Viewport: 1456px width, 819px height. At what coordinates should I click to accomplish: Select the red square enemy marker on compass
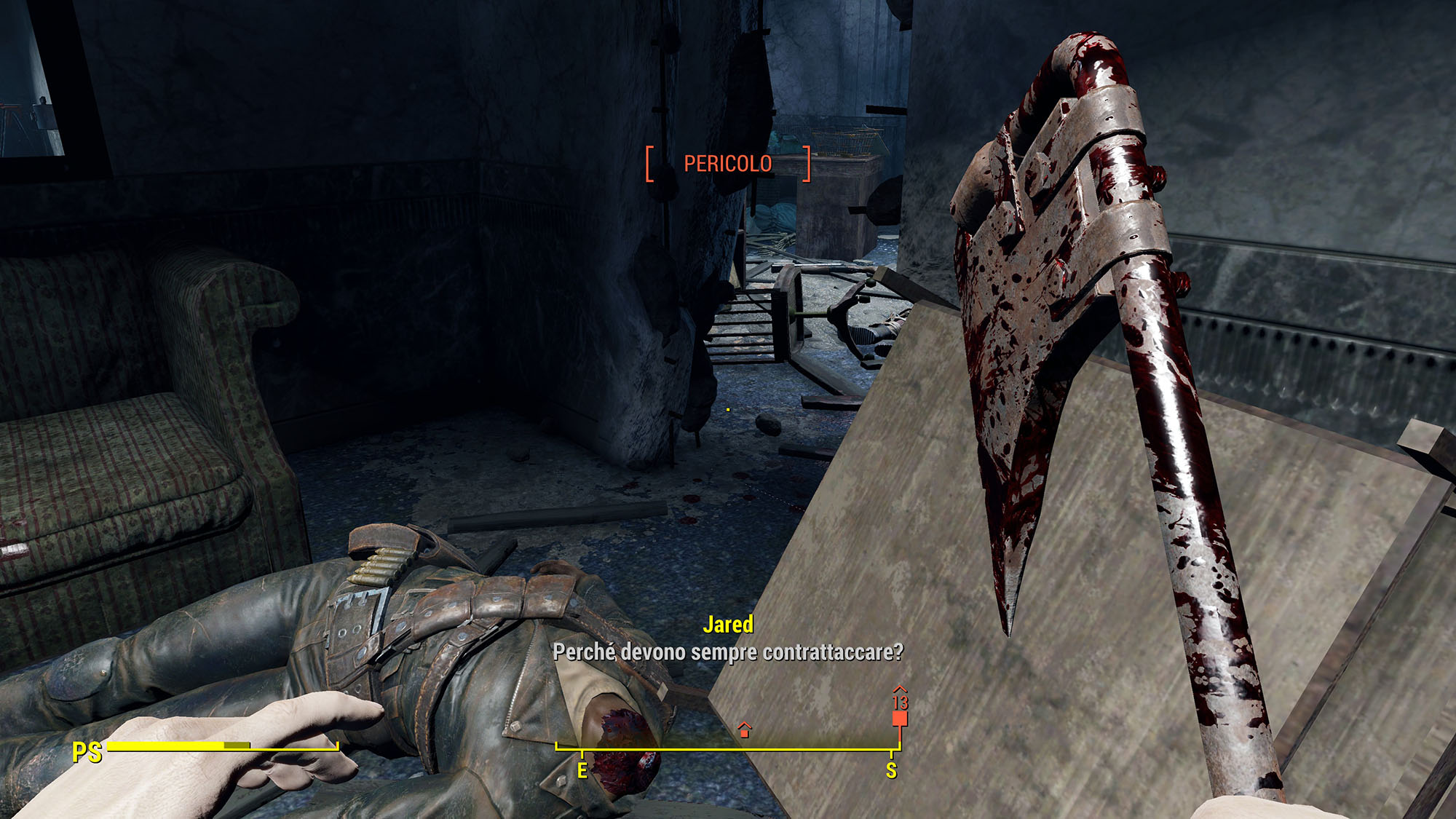[x=900, y=719]
